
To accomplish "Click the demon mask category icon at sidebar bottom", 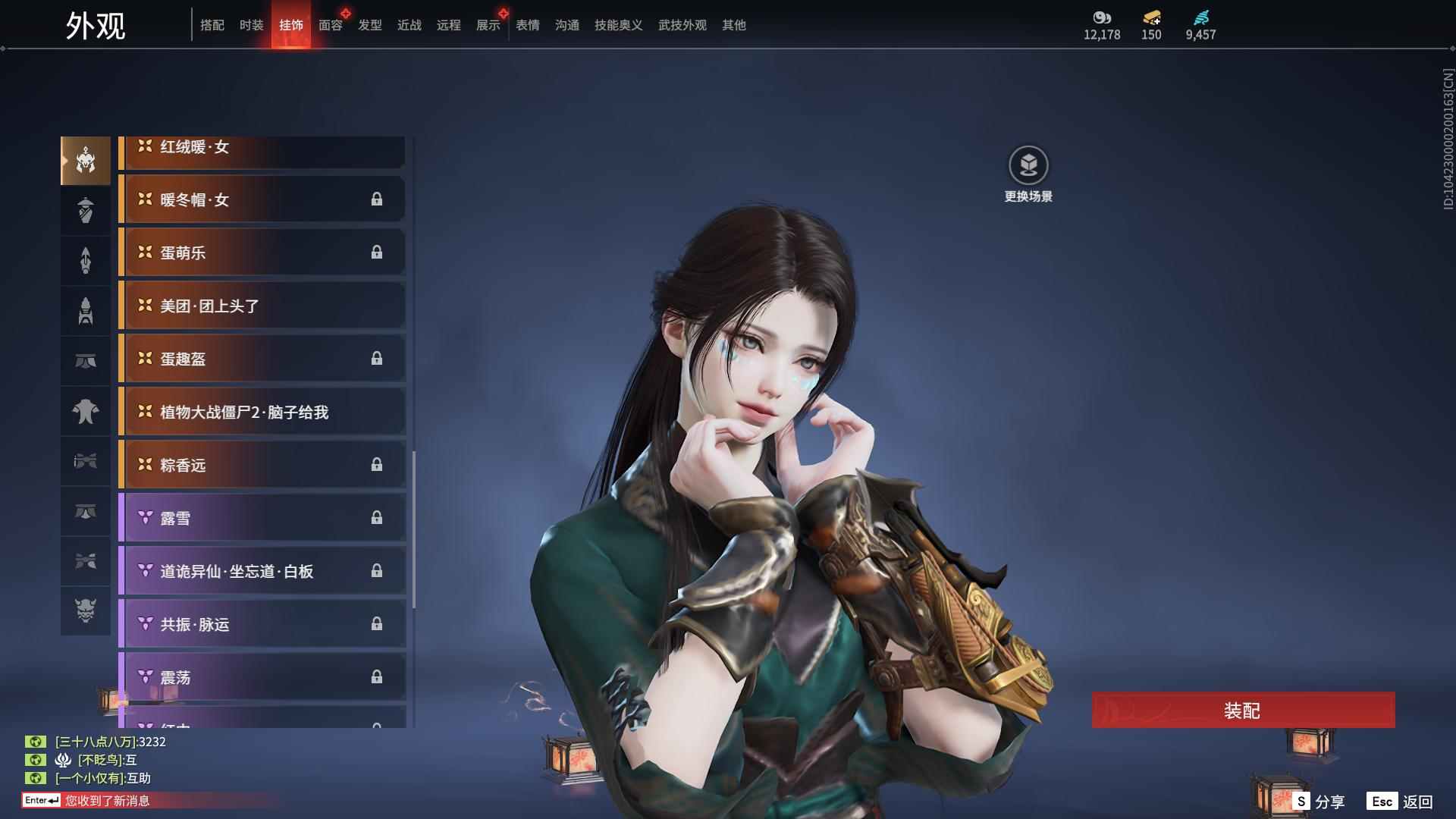I will coord(86,611).
